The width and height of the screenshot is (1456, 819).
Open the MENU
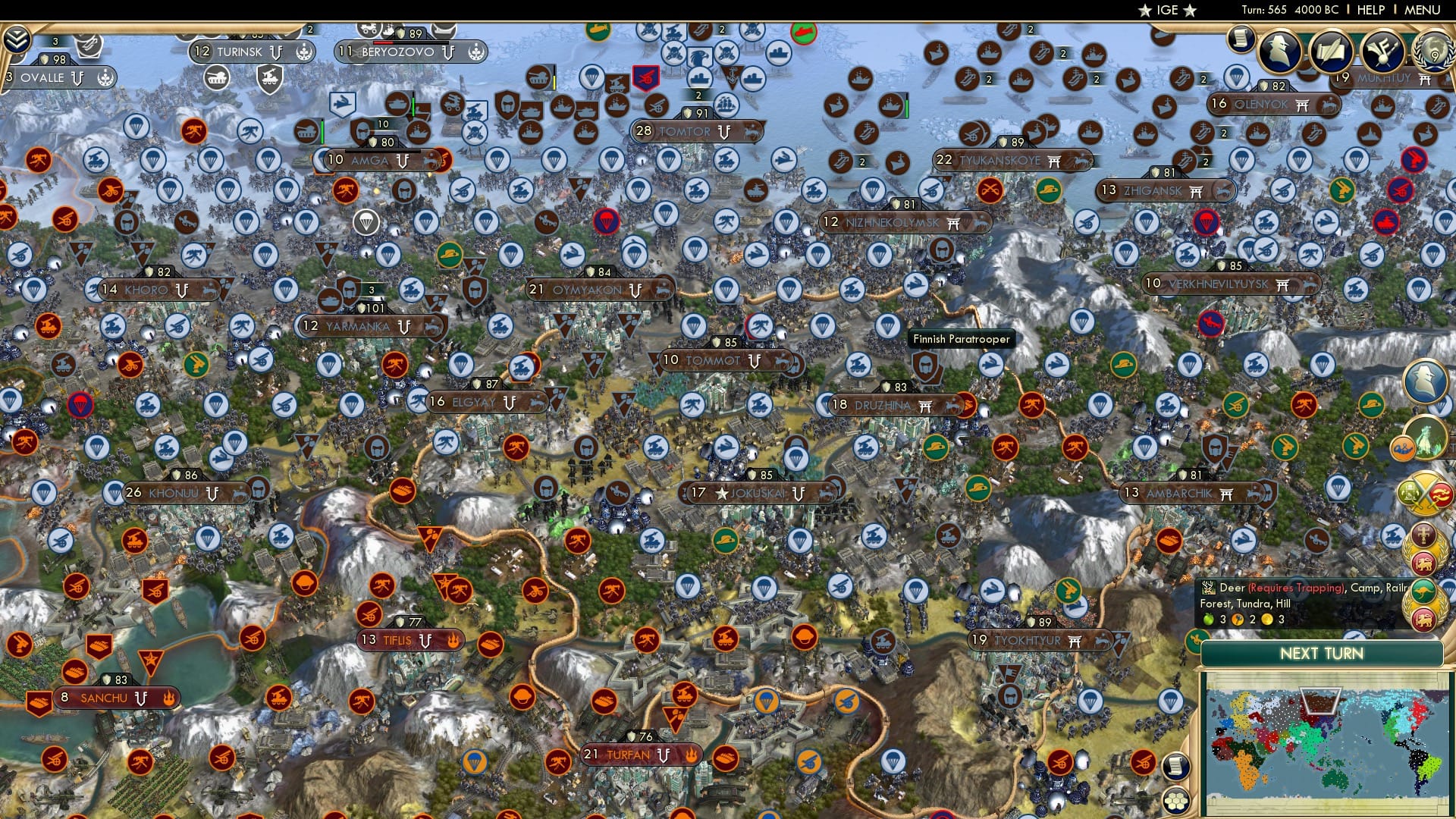click(x=1424, y=9)
